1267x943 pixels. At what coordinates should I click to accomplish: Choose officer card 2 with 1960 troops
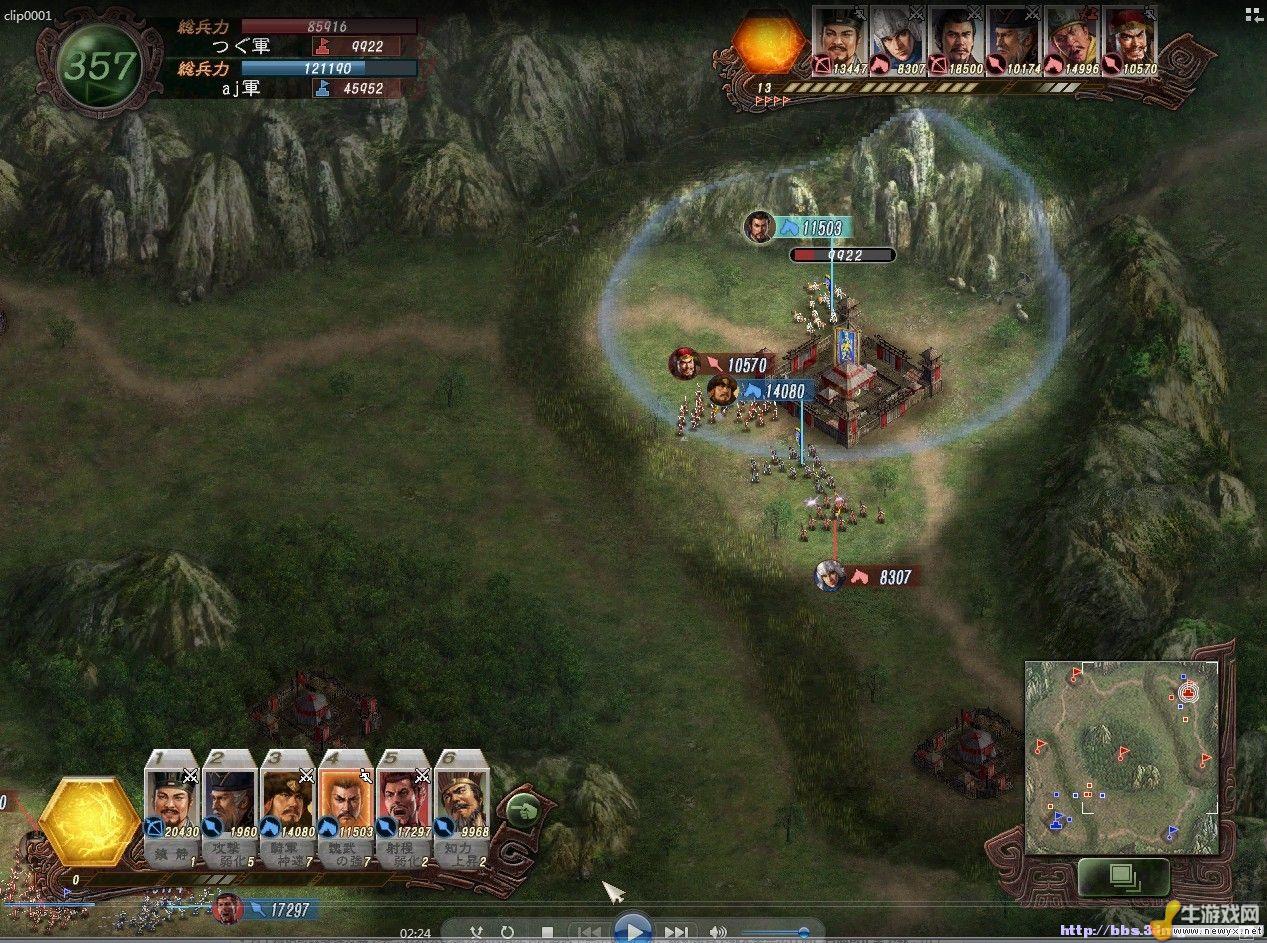230,807
